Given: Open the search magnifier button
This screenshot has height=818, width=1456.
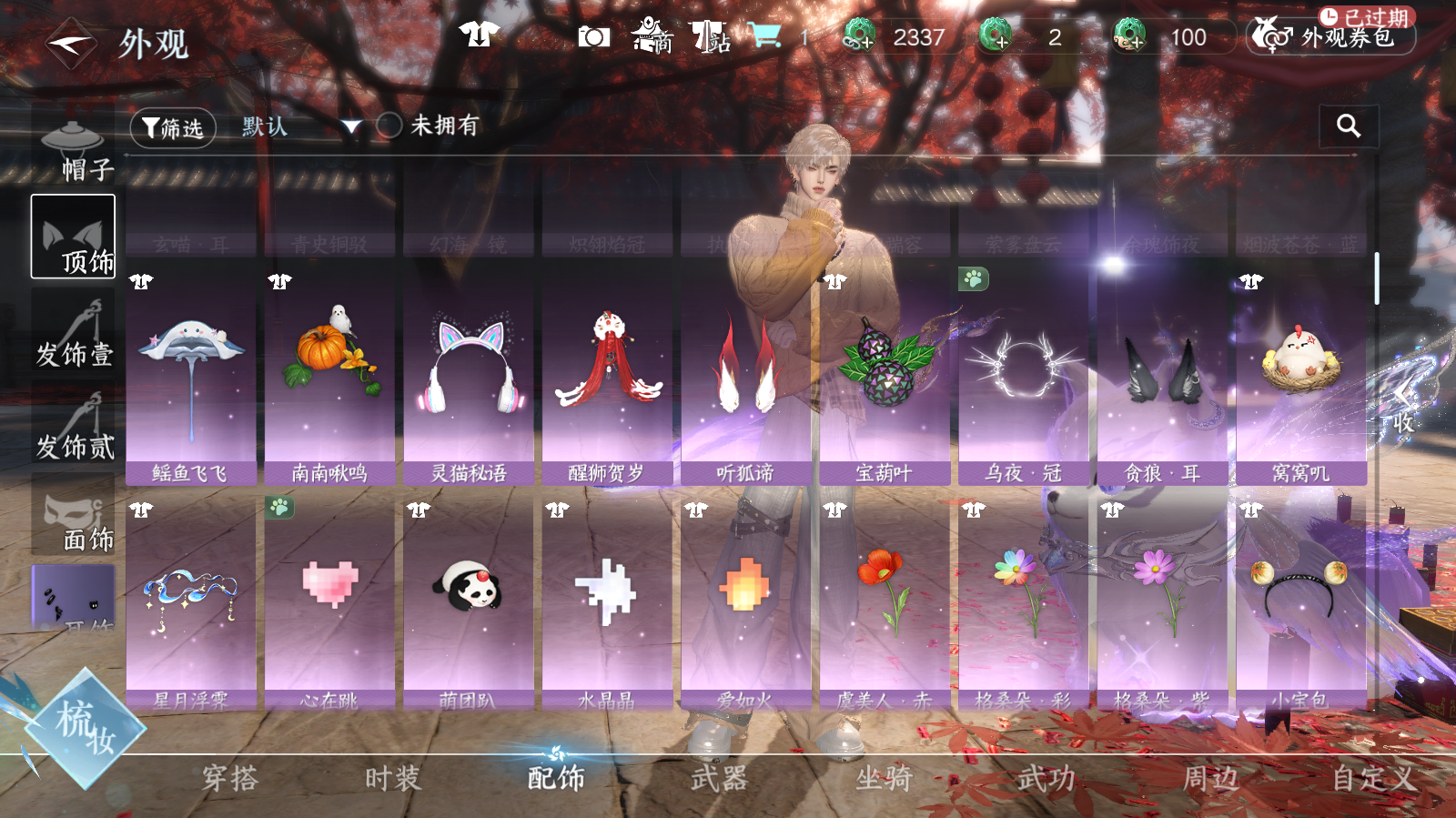Looking at the screenshot, I should pyautogui.click(x=1348, y=126).
